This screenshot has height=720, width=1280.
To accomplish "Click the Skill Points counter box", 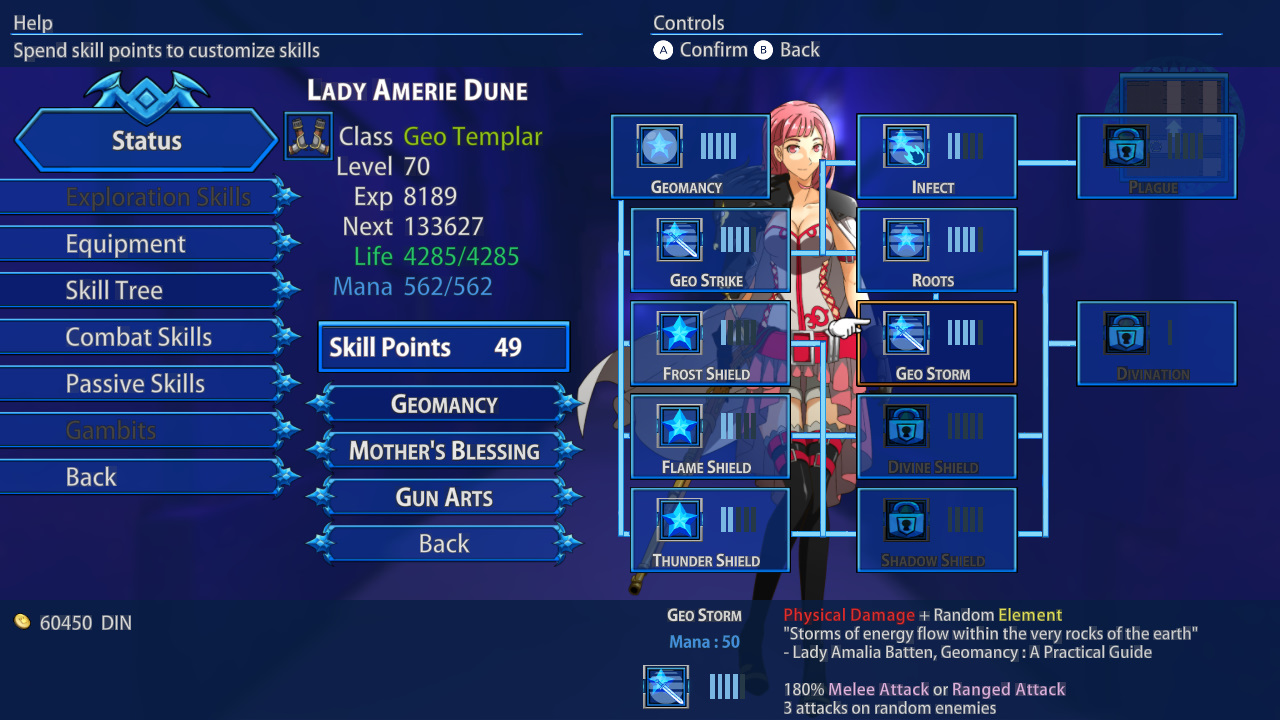I will pyautogui.click(x=443, y=347).
